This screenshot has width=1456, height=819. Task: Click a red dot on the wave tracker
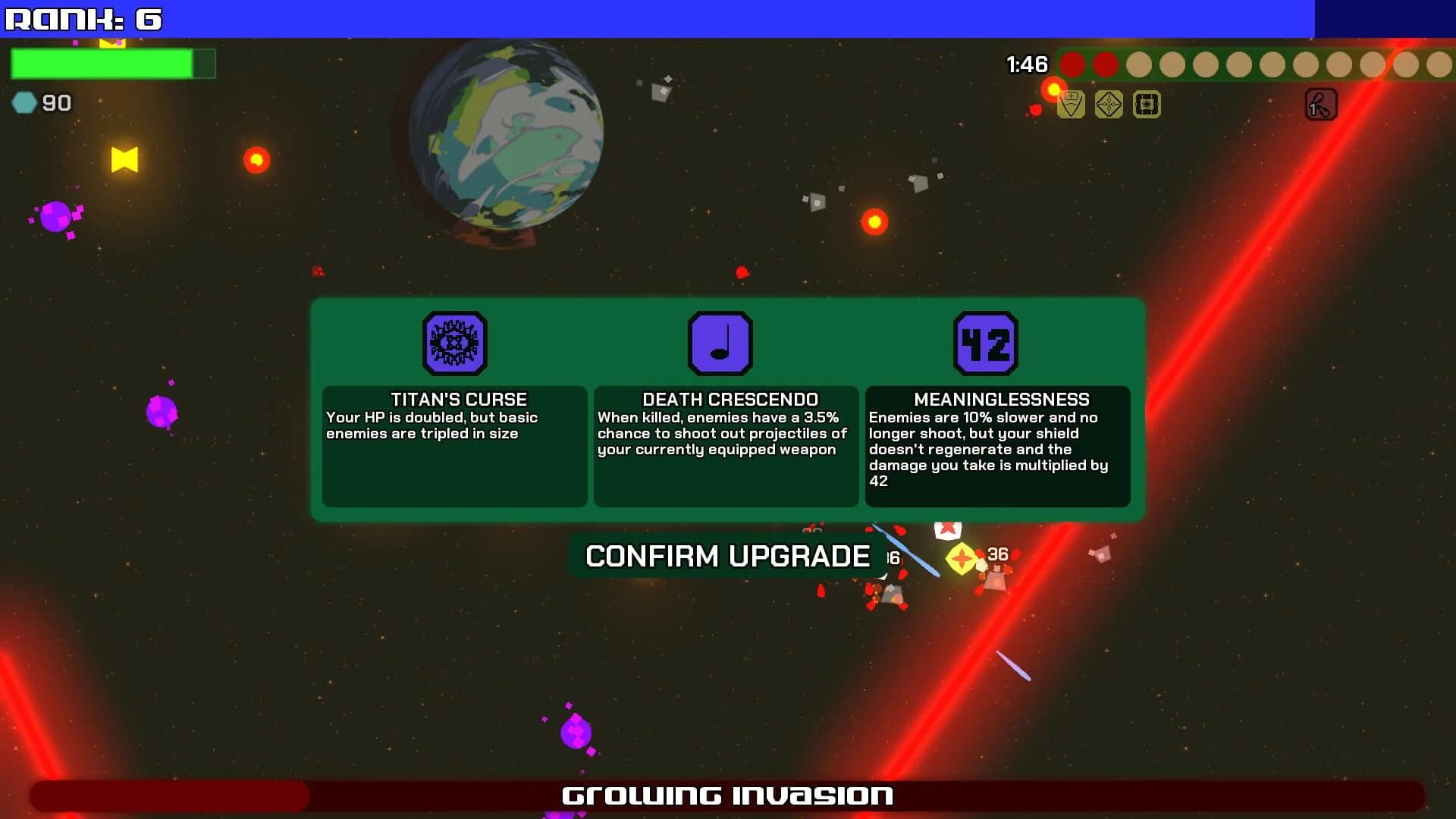click(x=1072, y=66)
